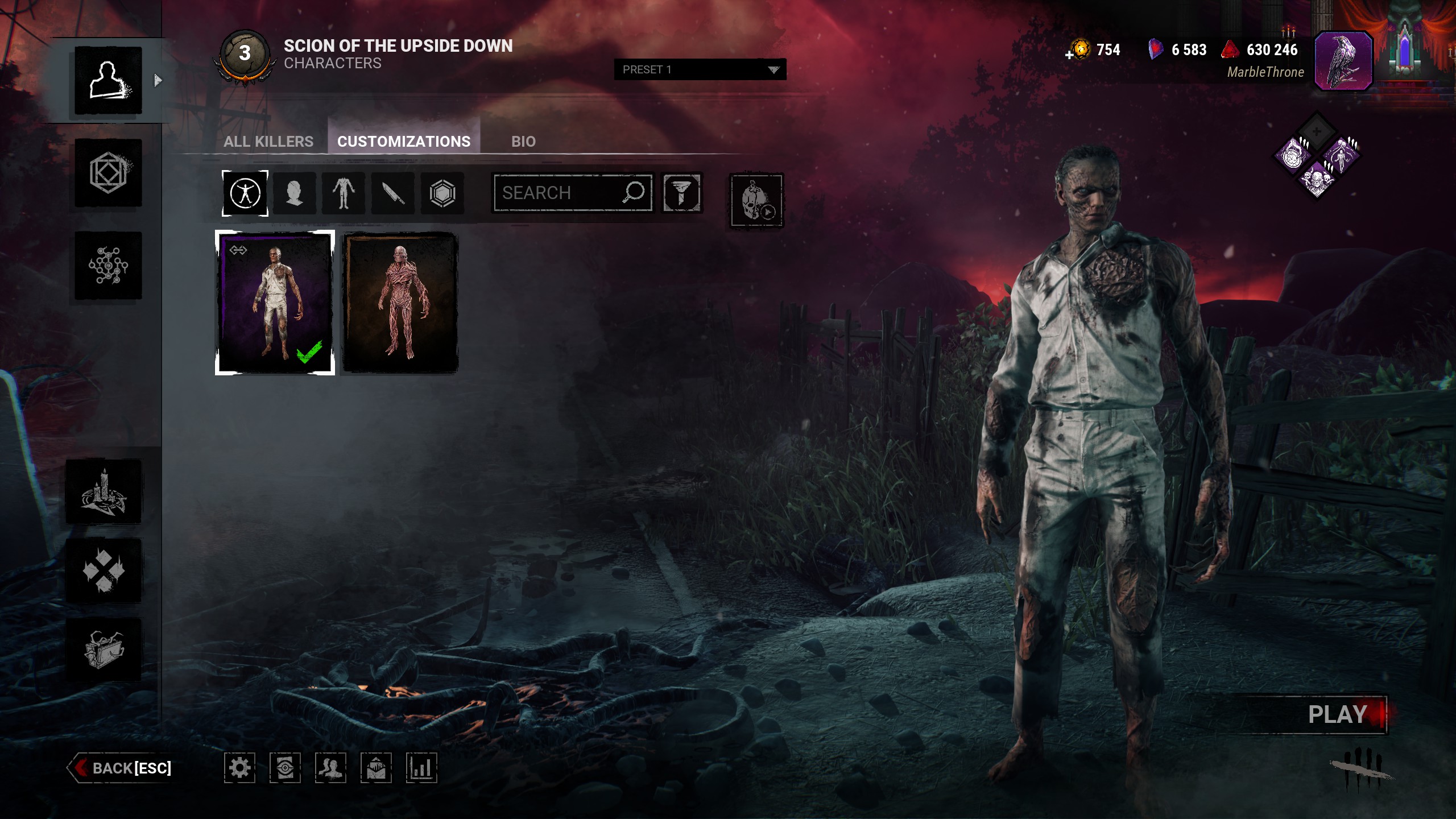Open the gear settings icon
The height and width of the screenshot is (819, 1456).
coord(239,768)
